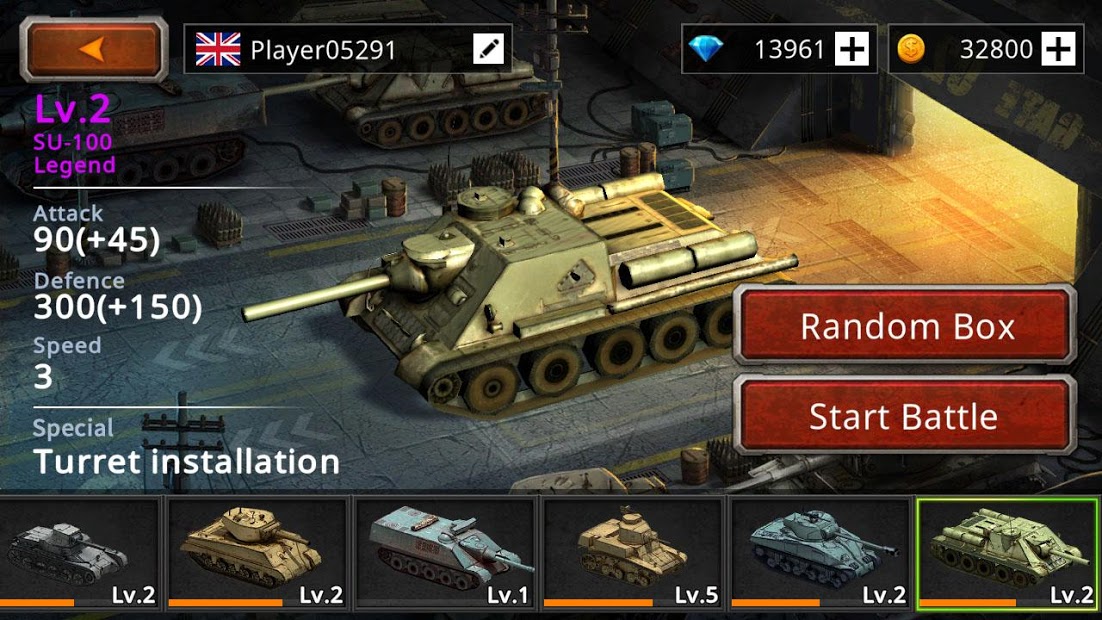Select the green SU-100 thumbnail

tap(1008, 553)
